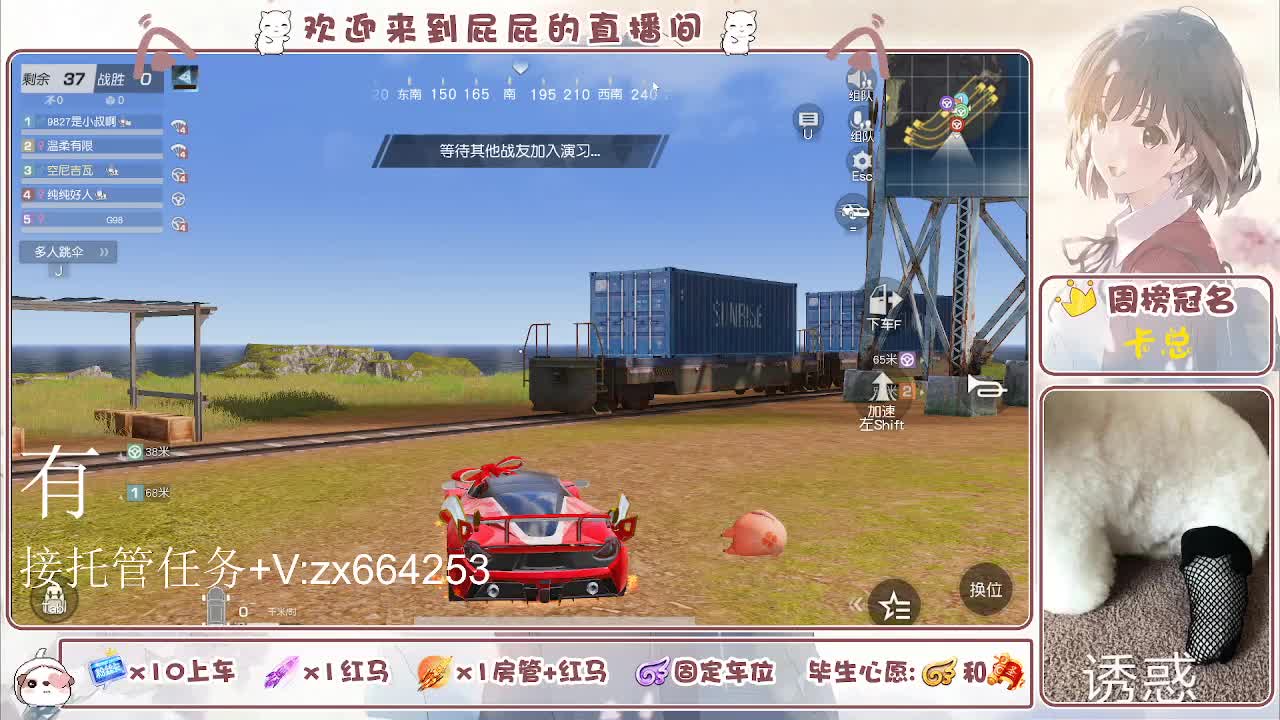Viewport: 1280px width, 720px height.
Task: Toggle the 组队 team microphone
Action: click(x=858, y=120)
